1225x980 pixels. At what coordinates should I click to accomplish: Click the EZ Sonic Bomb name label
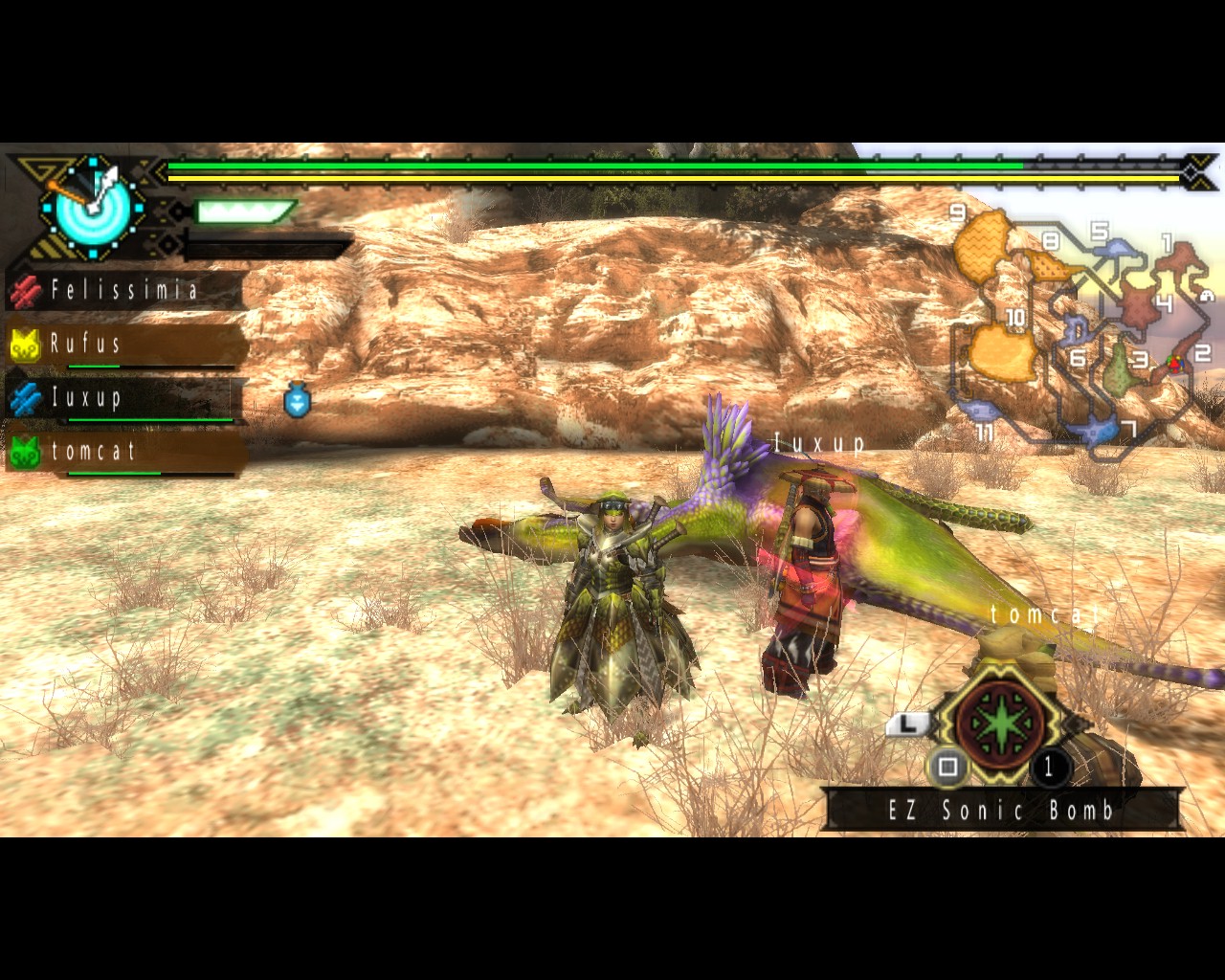[1002, 811]
